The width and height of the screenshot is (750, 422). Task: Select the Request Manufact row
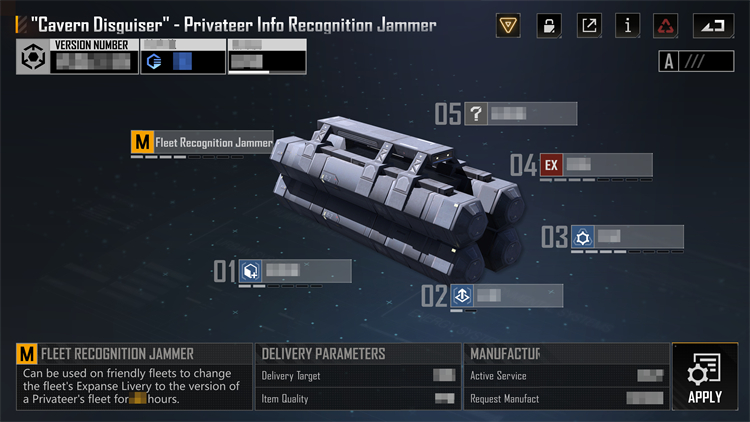(x=566, y=399)
